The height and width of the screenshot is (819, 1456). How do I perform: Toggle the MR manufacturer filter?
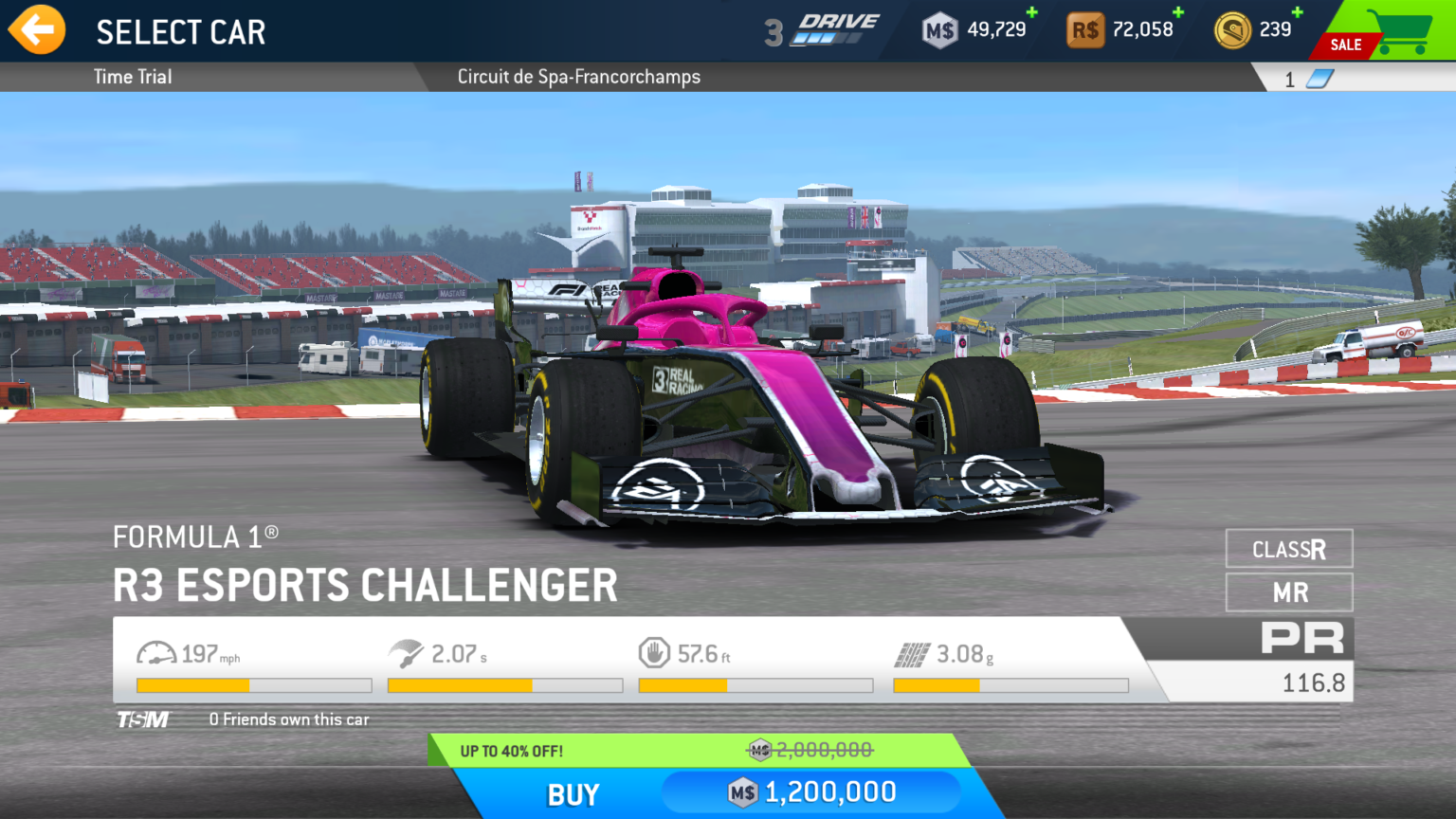pyautogui.click(x=1289, y=591)
